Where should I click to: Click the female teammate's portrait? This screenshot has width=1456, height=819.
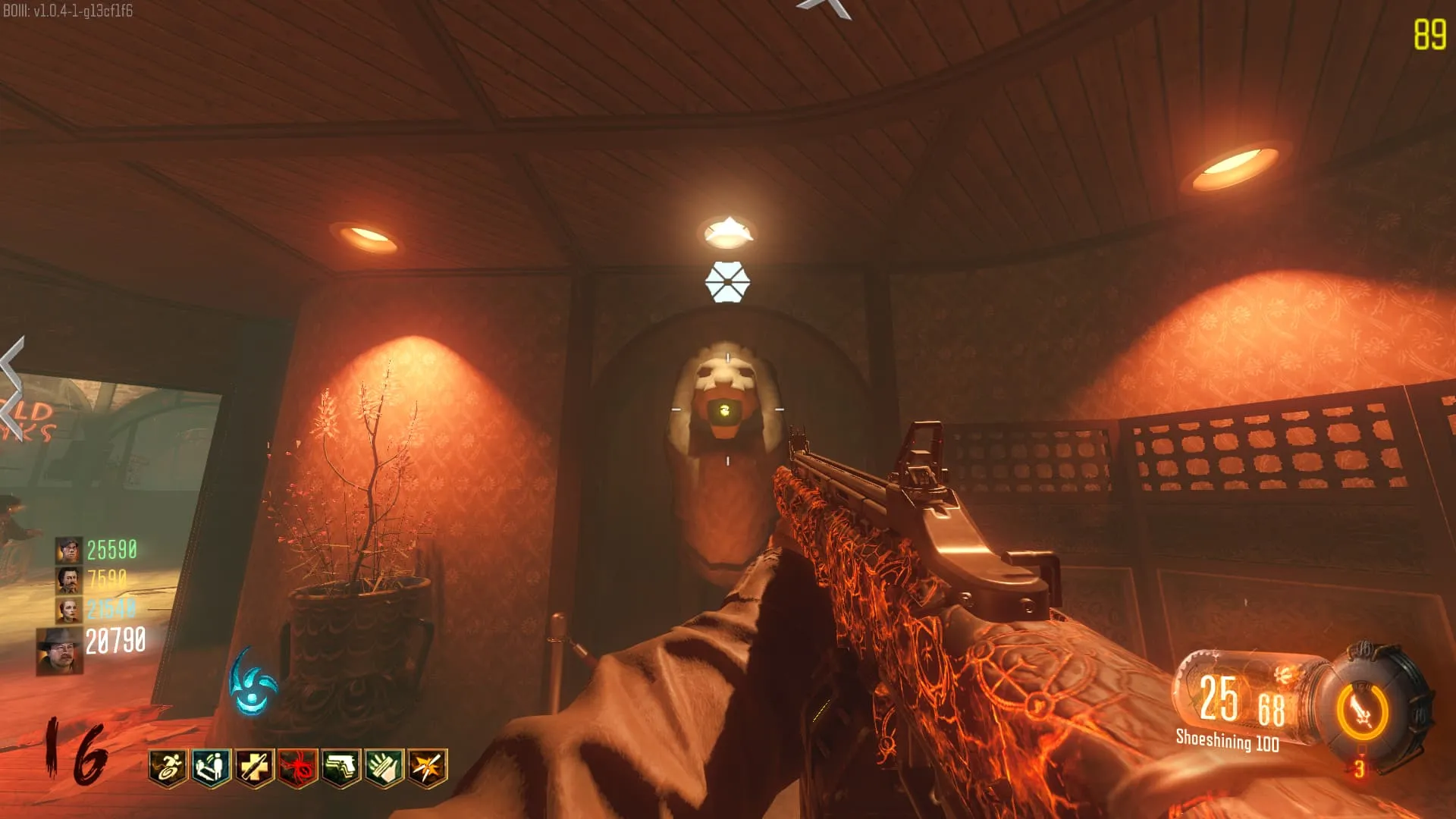68,610
